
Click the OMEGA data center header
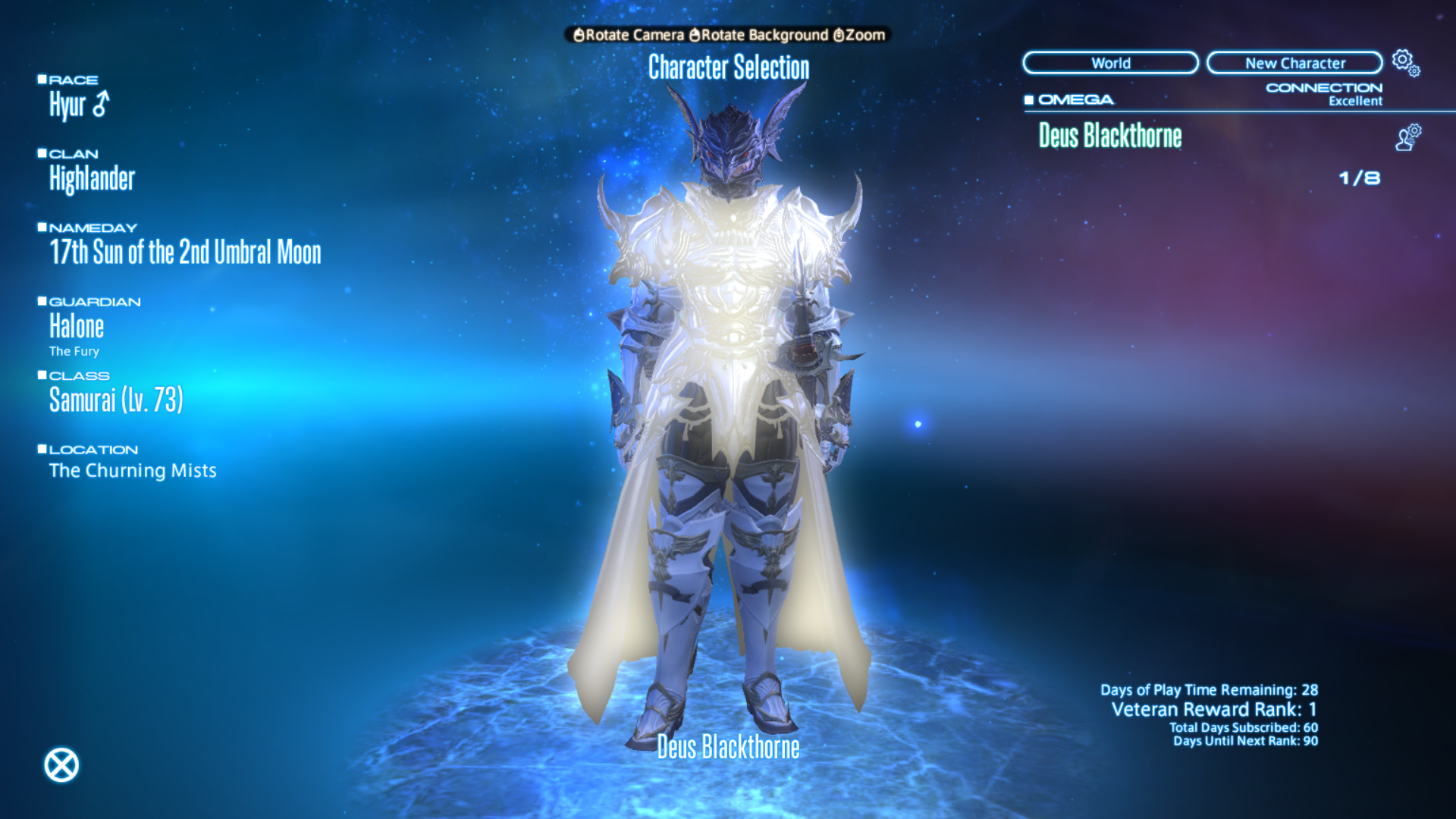1074,99
